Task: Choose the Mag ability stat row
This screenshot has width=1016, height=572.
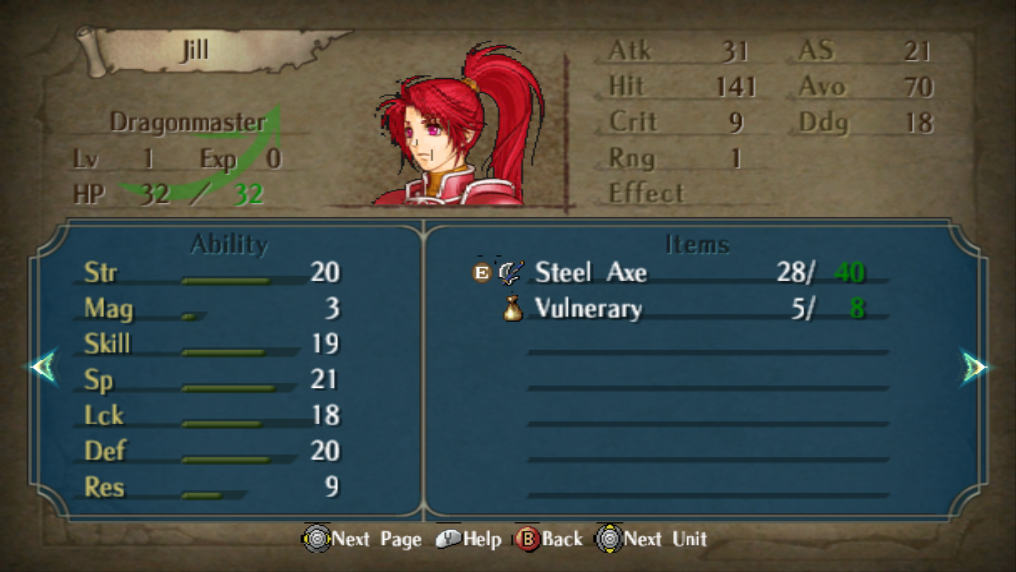Action: (x=211, y=308)
